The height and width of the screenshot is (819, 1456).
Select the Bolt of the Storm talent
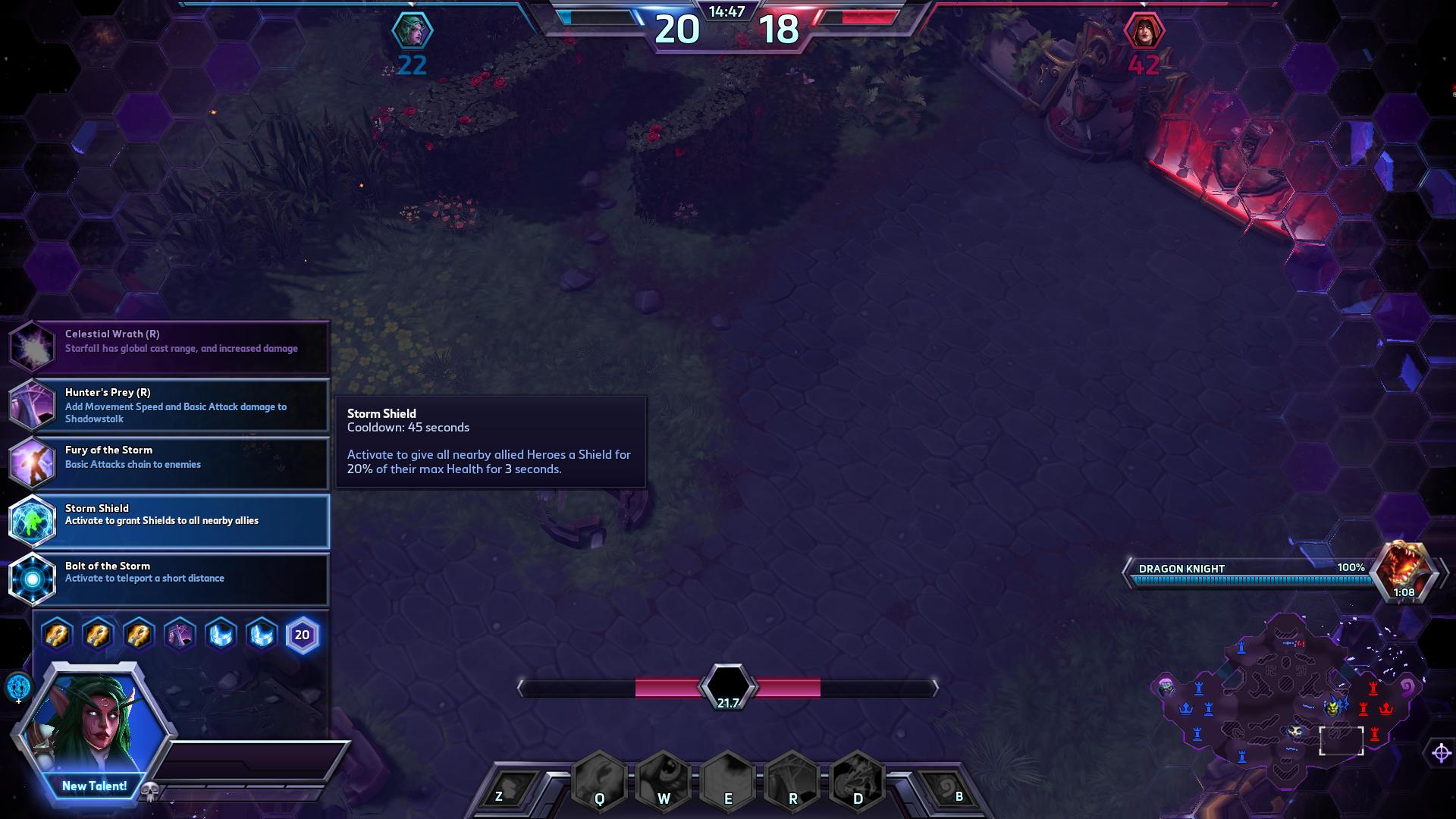point(170,578)
